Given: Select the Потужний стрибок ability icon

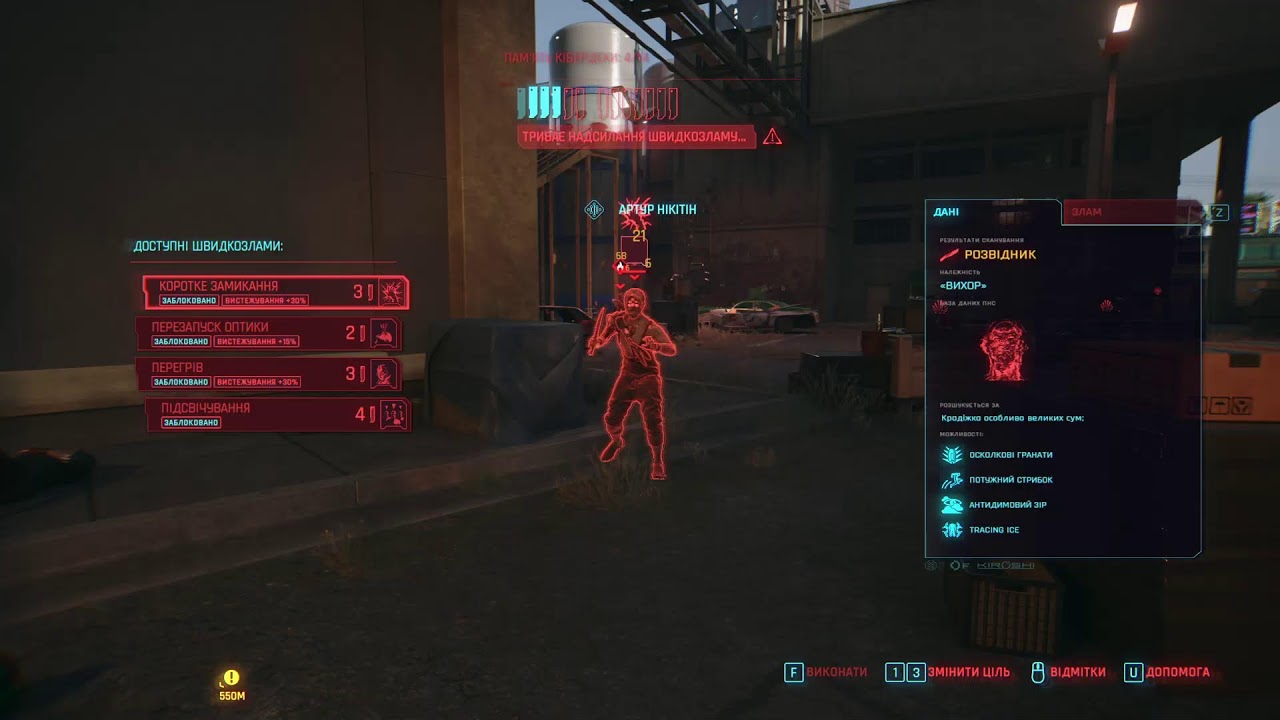Looking at the screenshot, I should point(951,480).
